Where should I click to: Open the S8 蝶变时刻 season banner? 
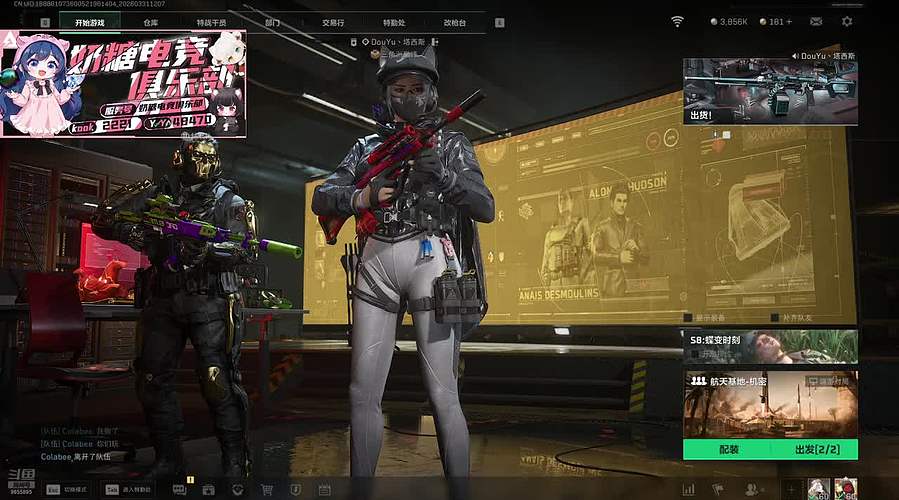tap(770, 346)
